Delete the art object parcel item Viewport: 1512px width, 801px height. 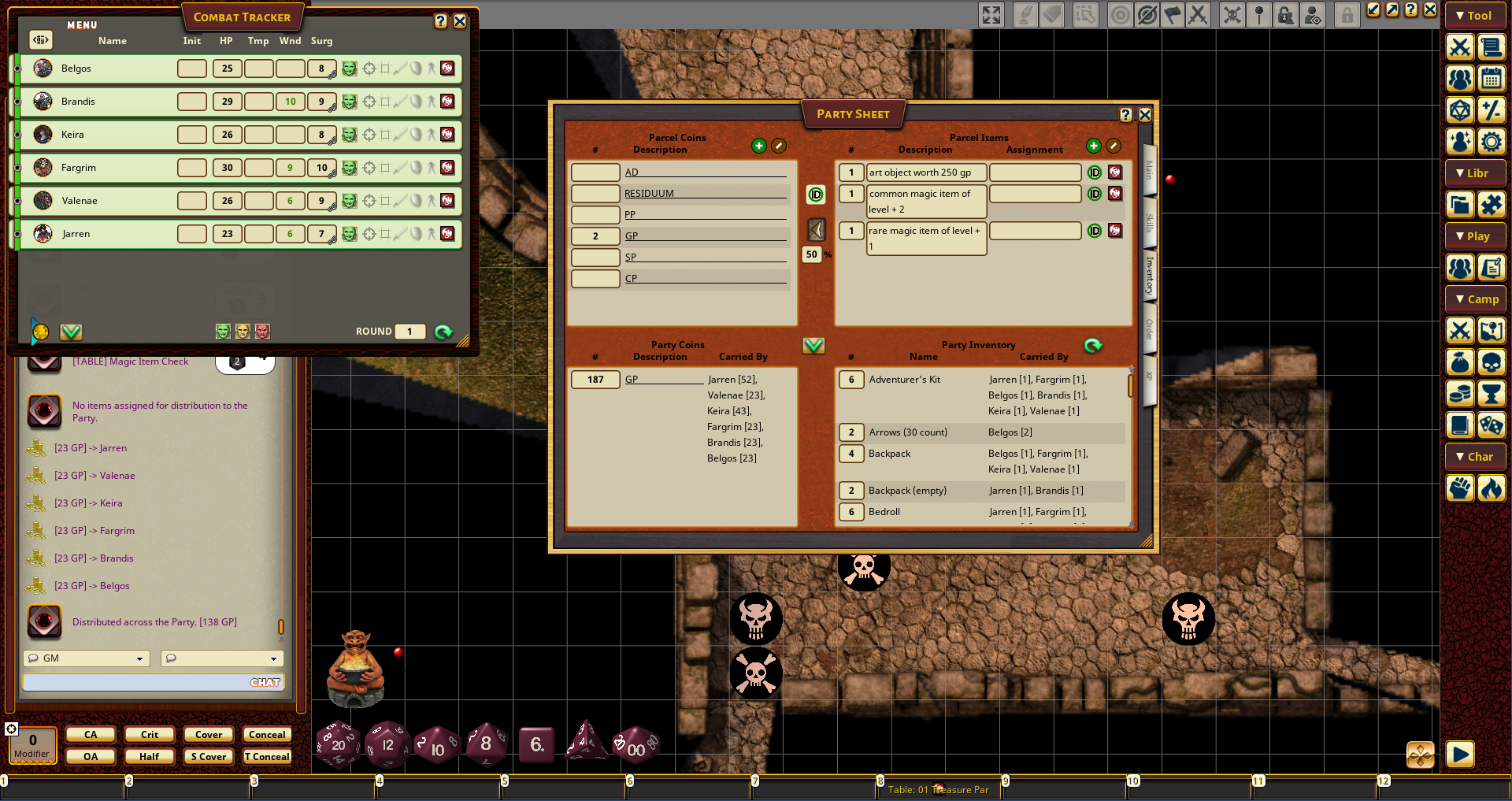[1115, 172]
